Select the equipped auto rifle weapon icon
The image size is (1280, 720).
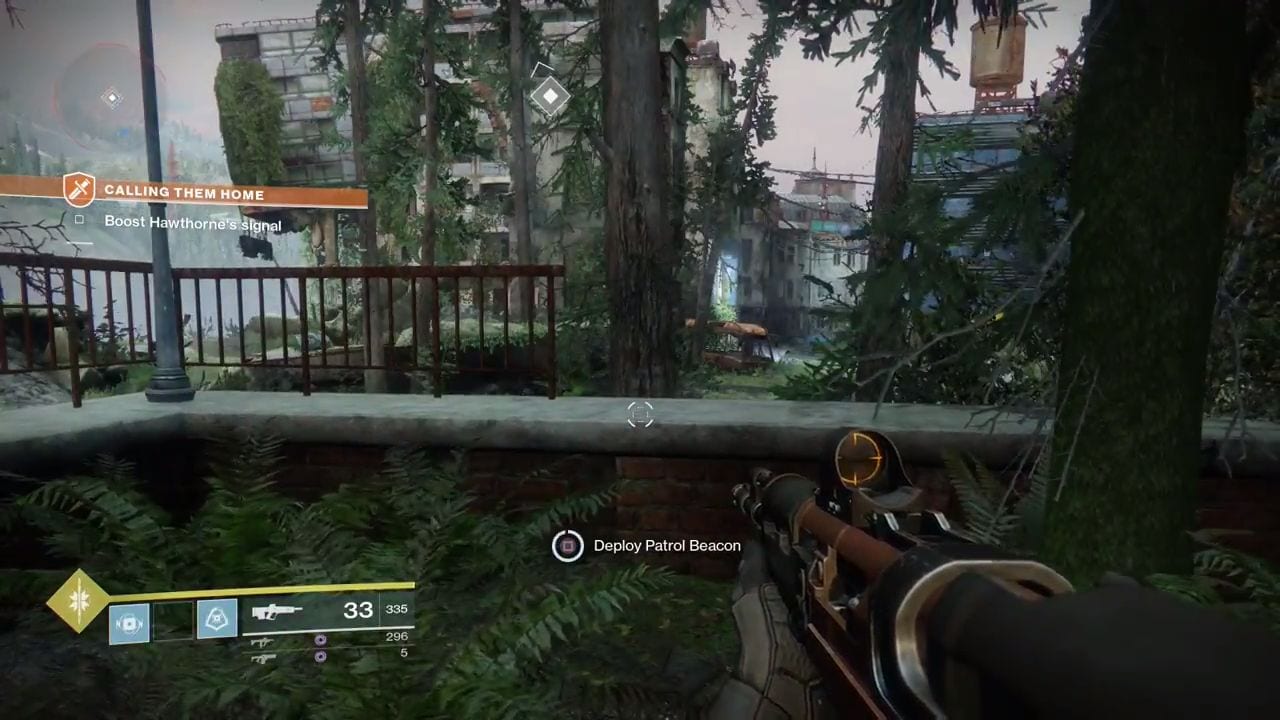tap(277, 612)
